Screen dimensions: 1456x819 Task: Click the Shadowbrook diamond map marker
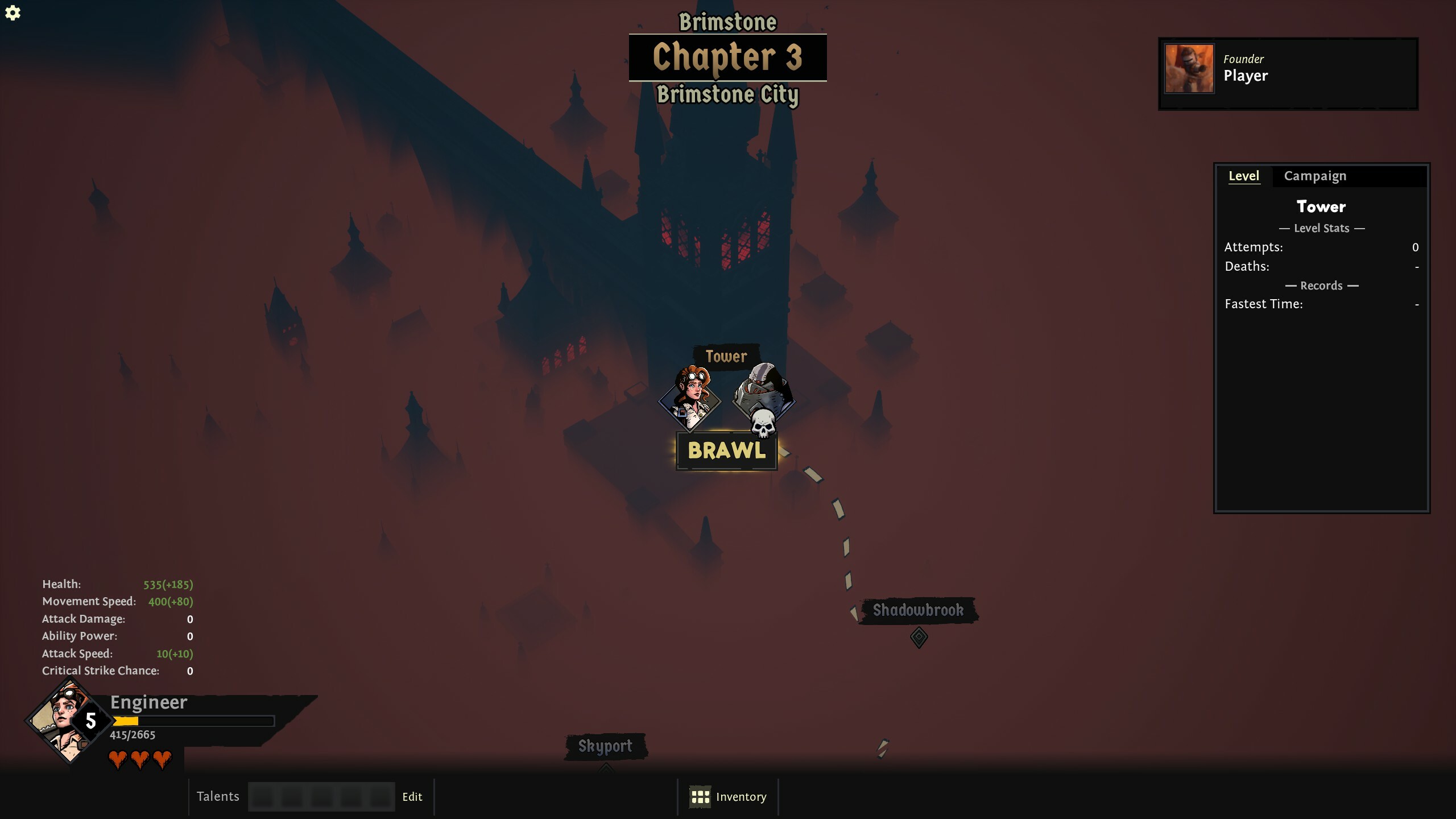tap(920, 637)
